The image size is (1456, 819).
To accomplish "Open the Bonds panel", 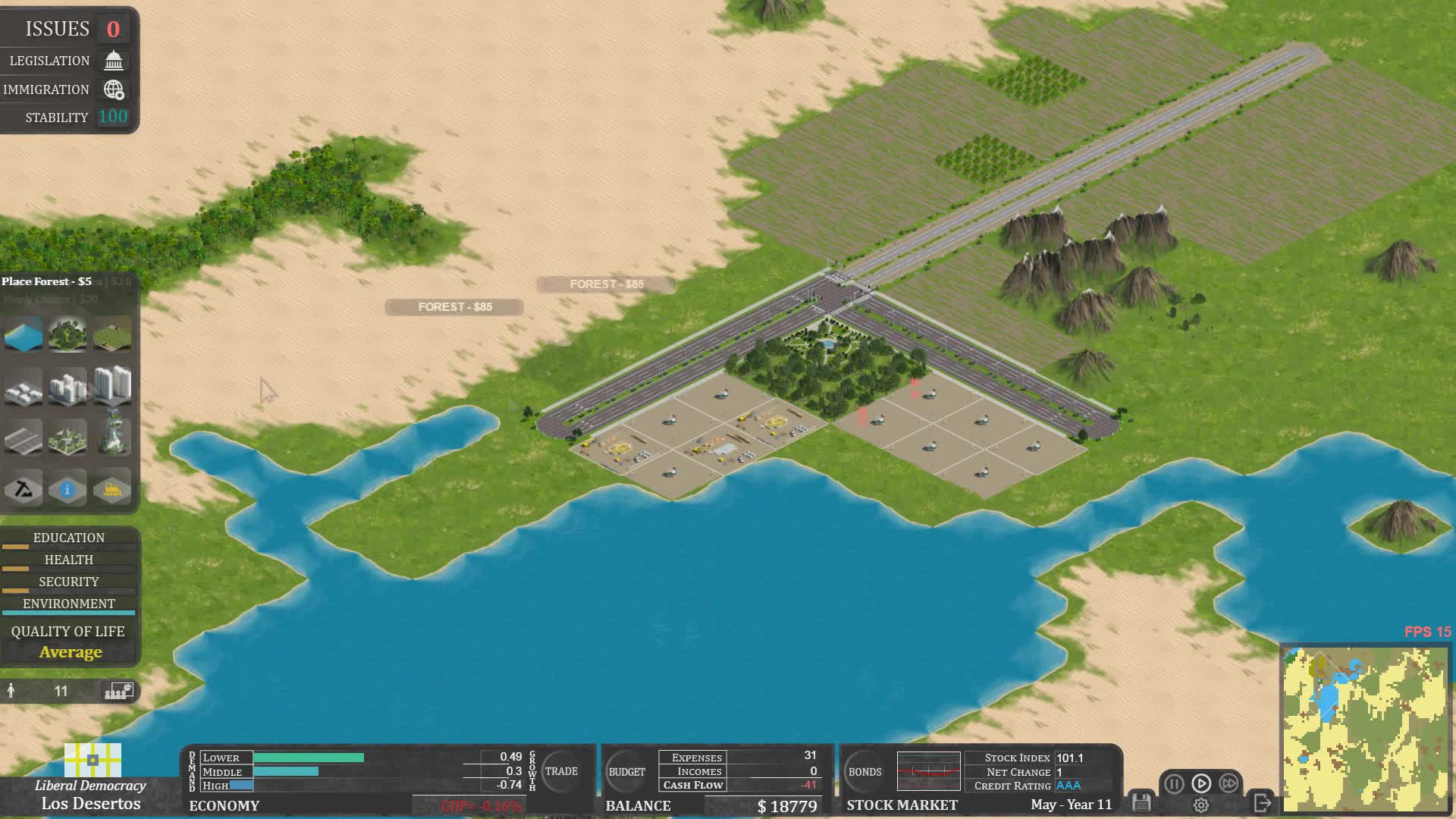I will click(864, 771).
